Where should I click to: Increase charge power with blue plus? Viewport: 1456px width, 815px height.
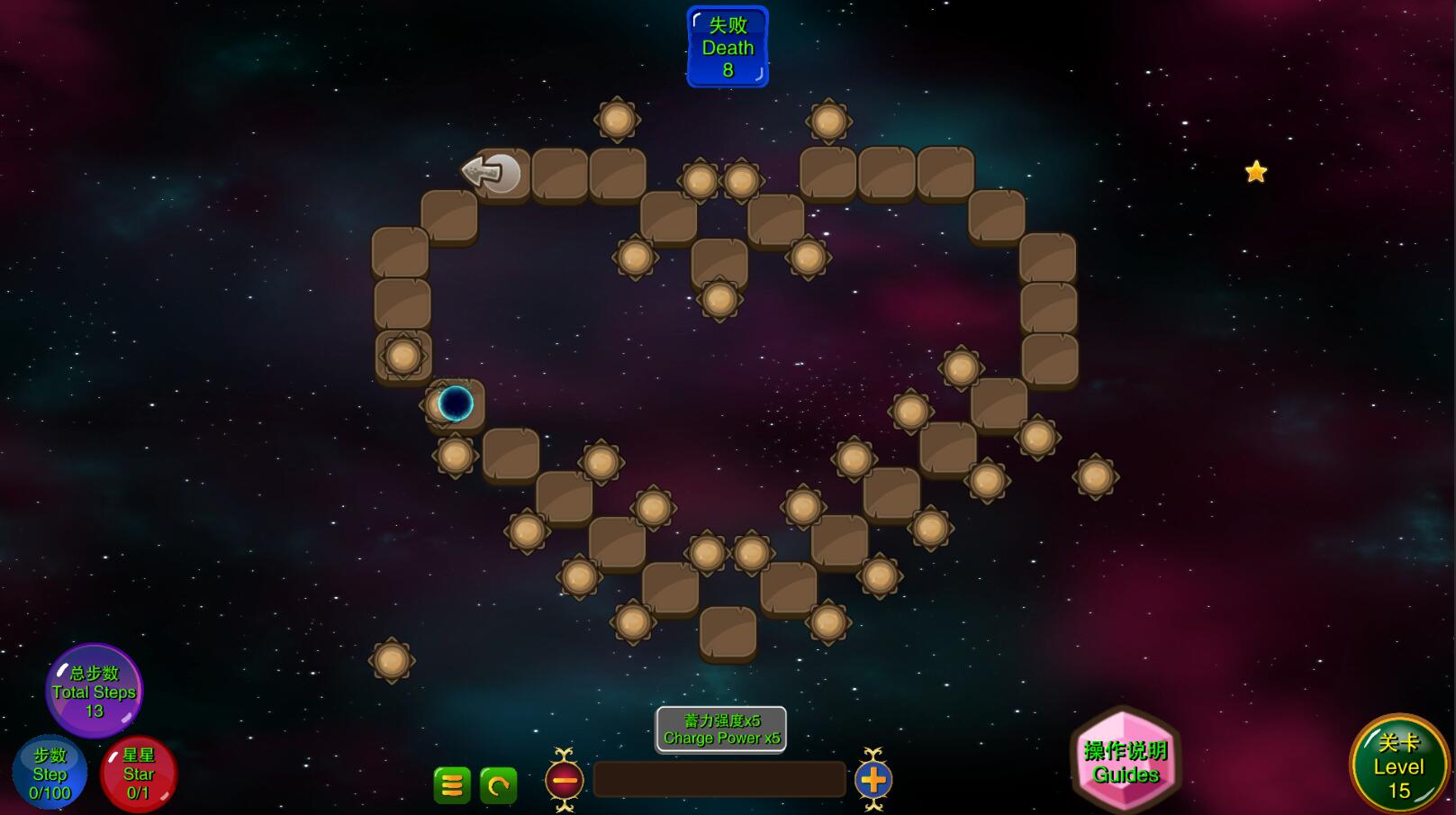coord(873,780)
